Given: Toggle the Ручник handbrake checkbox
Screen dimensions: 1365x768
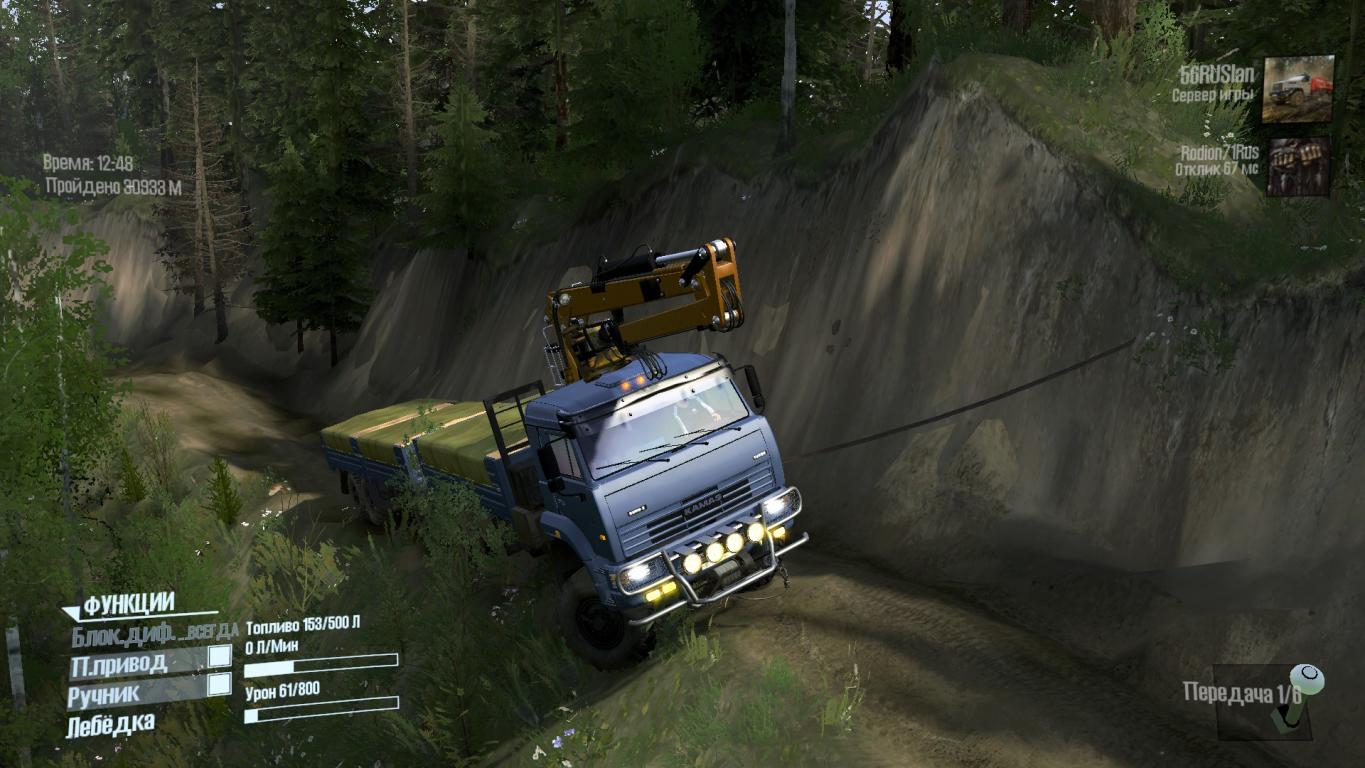Looking at the screenshot, I should tap(218, 685).
